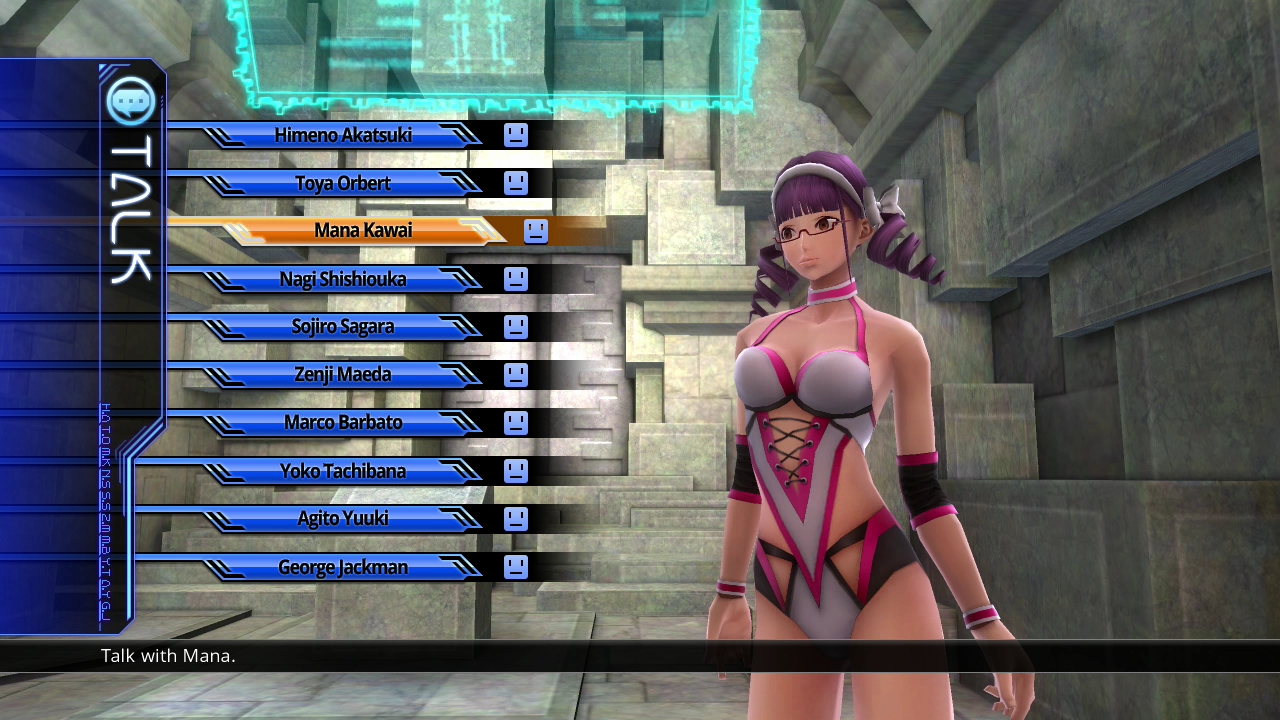Image resolution: width=1280 pixels, height=720 pixels.
Task: Choose Toya Orbert to talk with
Action: [343, 183]
